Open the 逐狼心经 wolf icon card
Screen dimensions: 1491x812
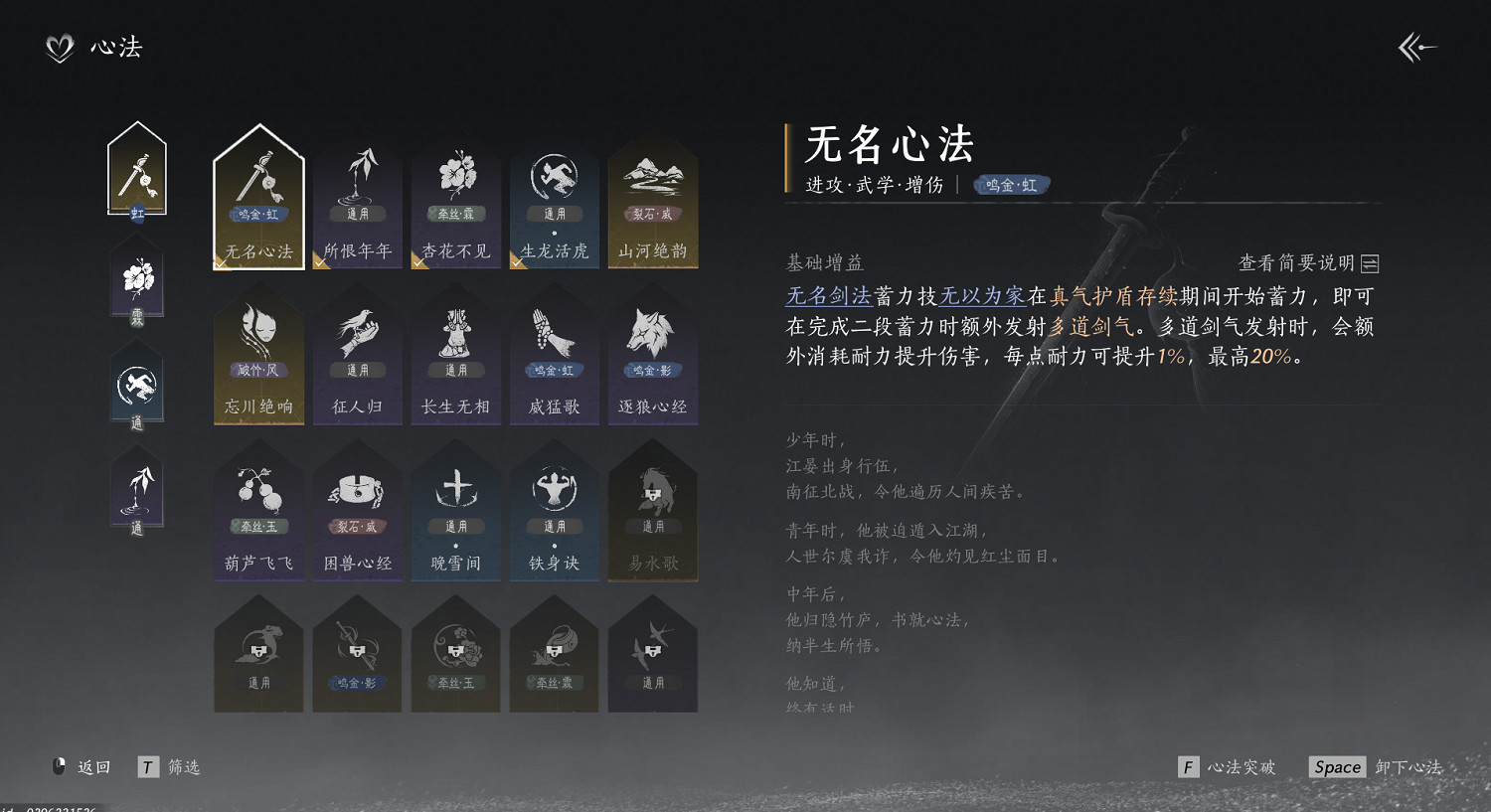coord(652,353)
